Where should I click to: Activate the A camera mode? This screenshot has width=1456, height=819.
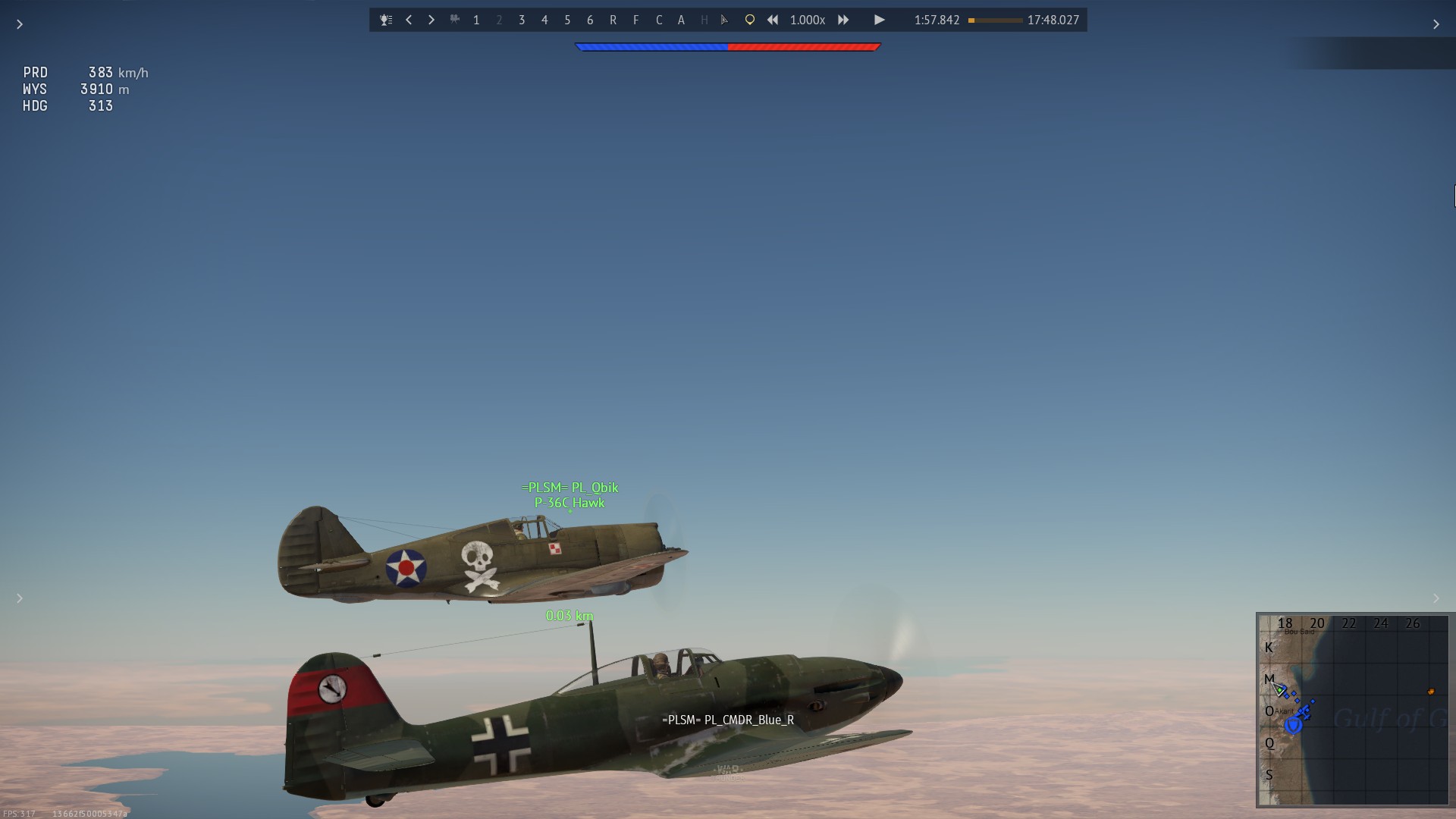681,20
